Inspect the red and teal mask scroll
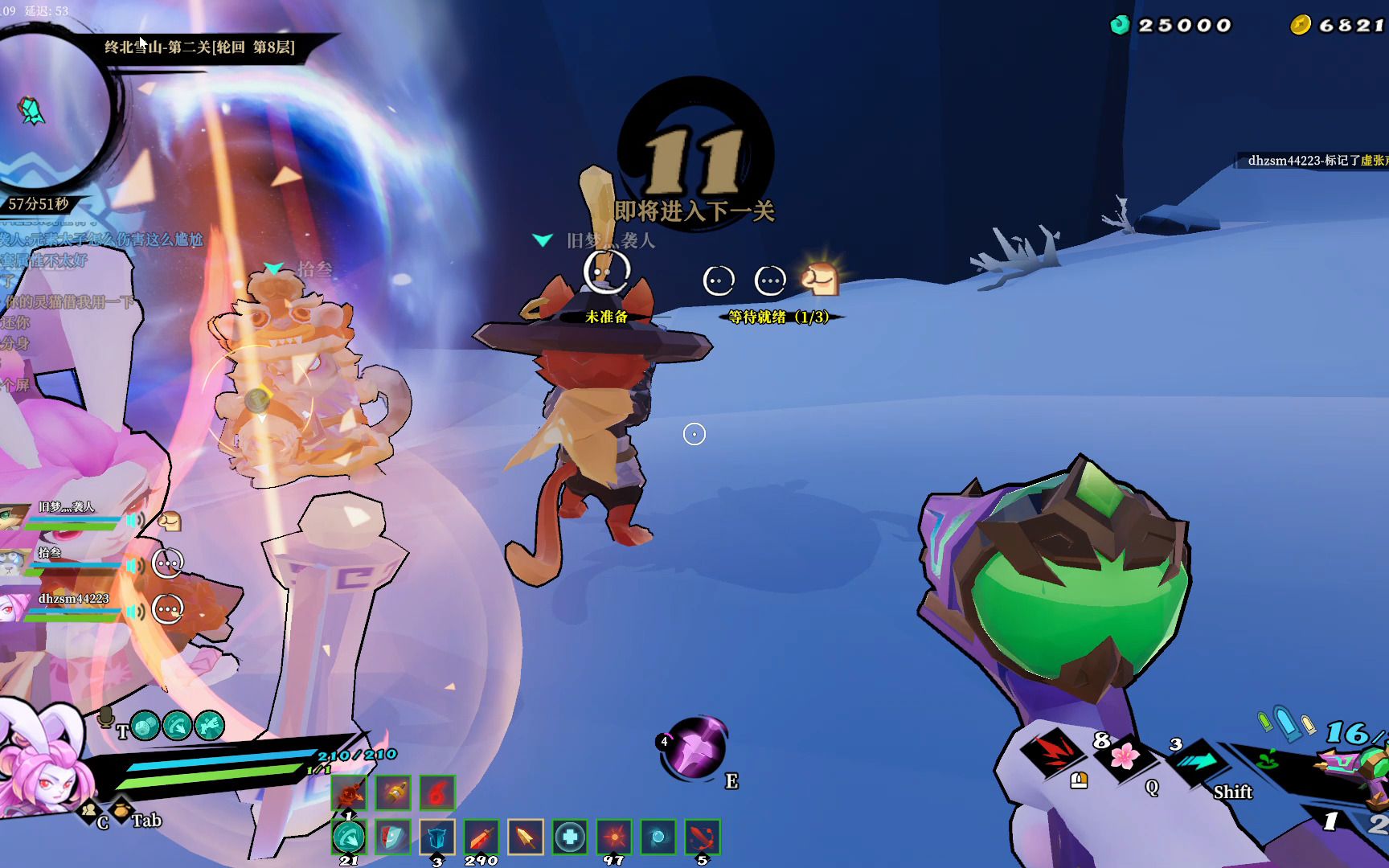The width and height of the screenshot is (1389, 868). tap(393, 837)
